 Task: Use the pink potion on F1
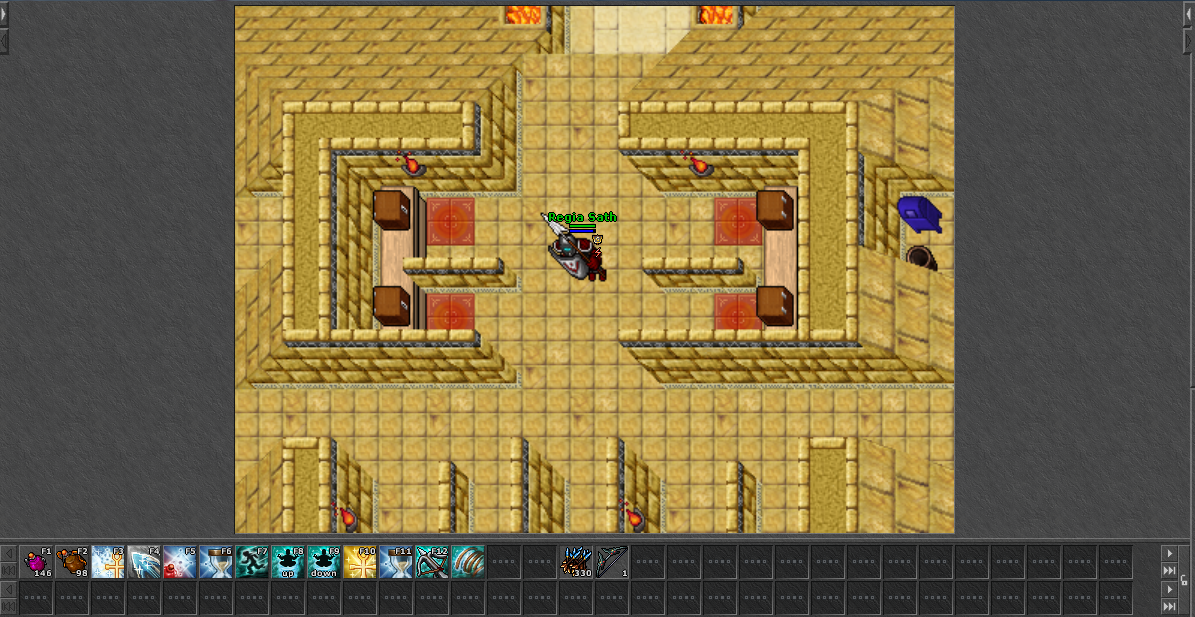[38, 562]
